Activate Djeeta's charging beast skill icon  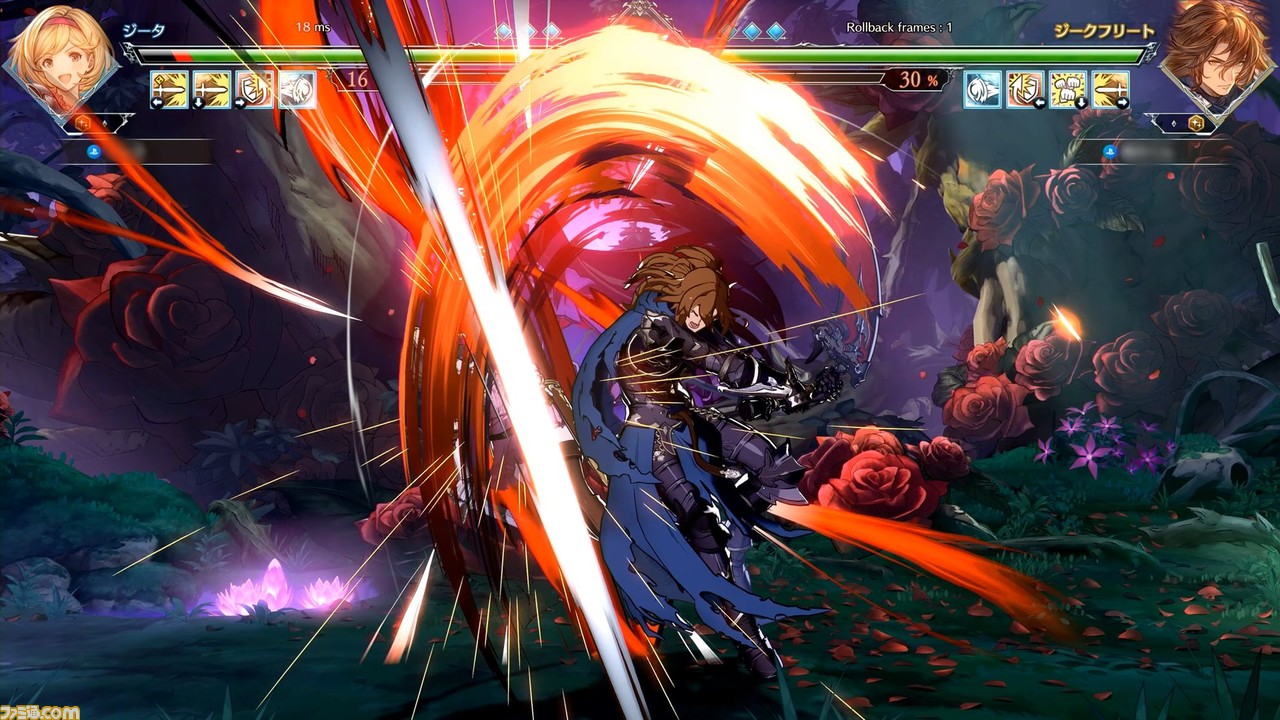point(297,89)
